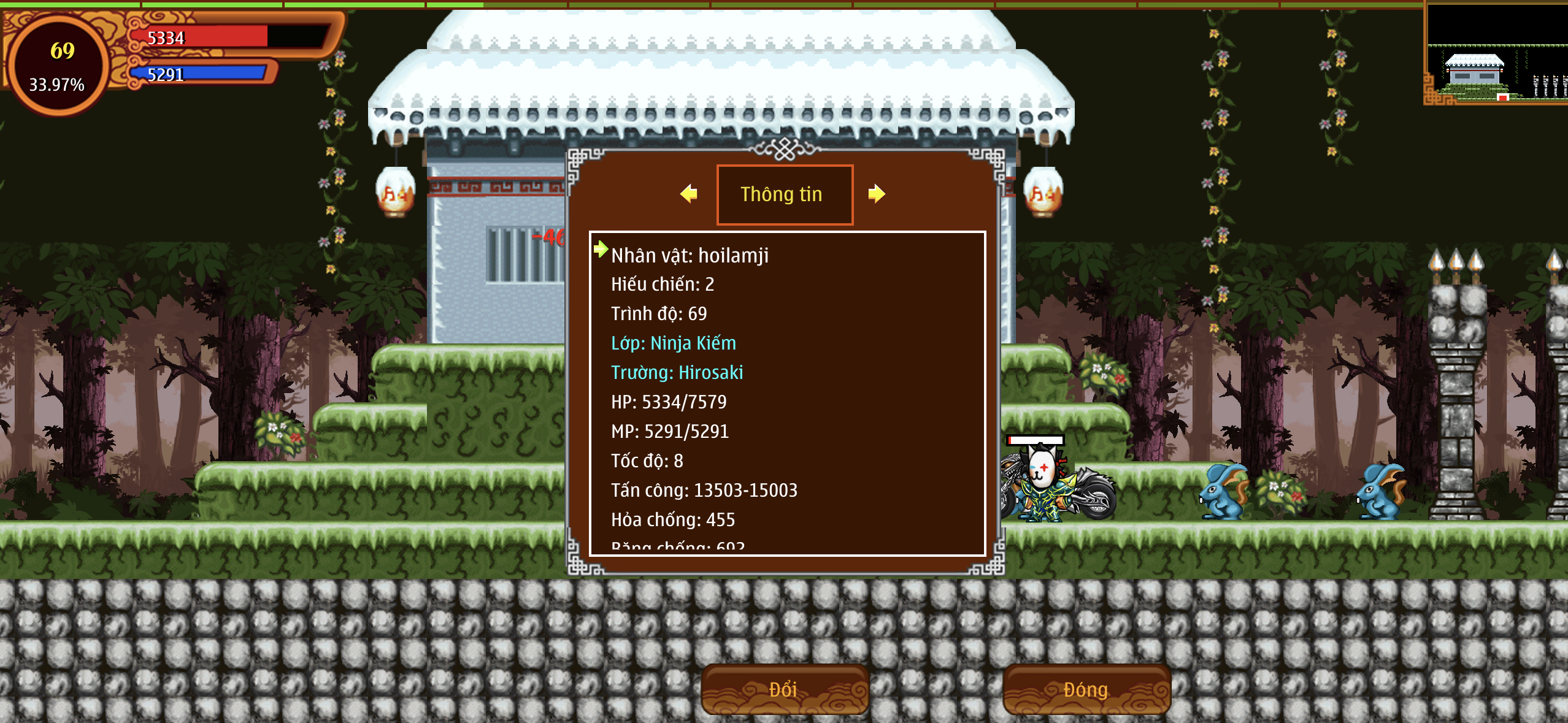Viewport: 1568px width, 723px height.
Task: Switch to the previous tab with left arrow
Action: pyautogui.click(x=689, y=194)
